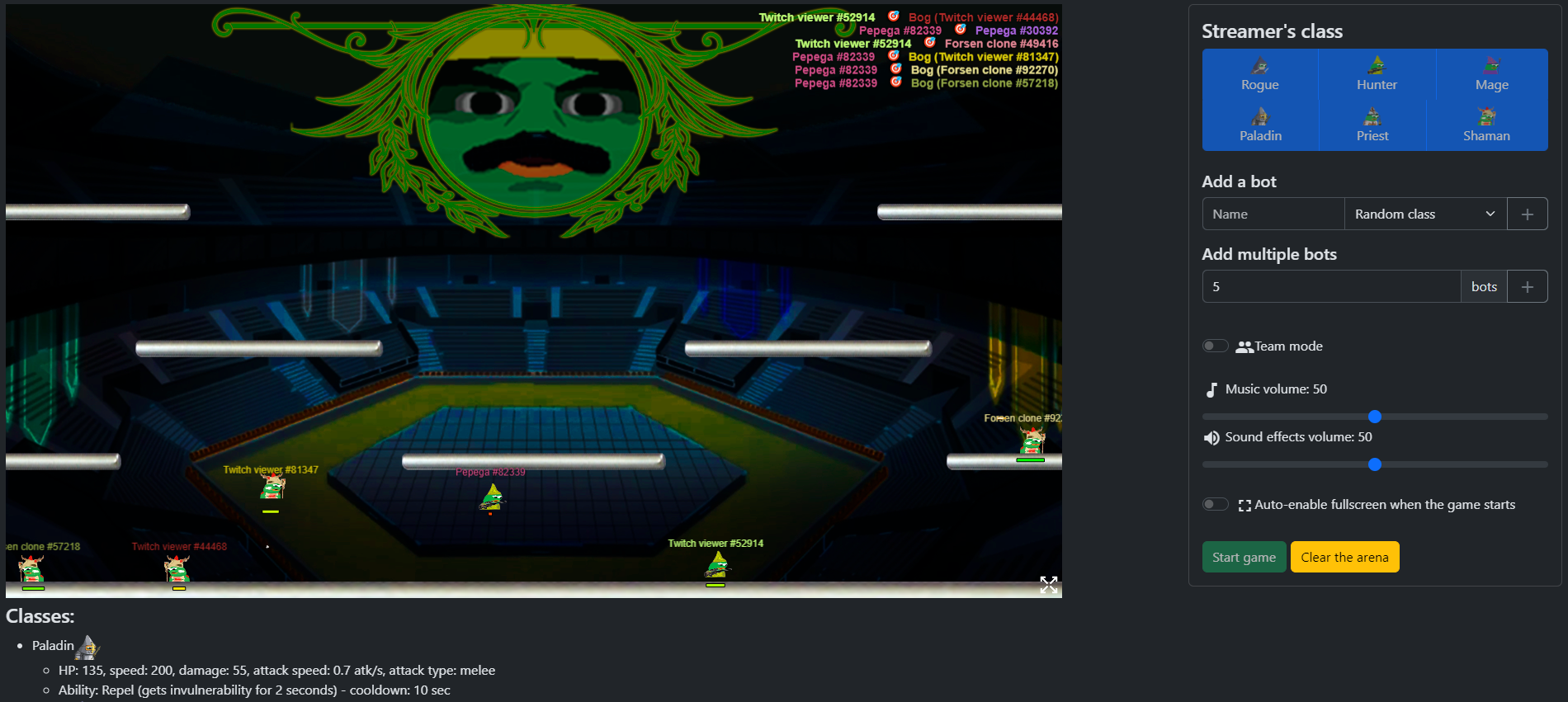Select the Rogue class
1568x702 pixels.
click(x=1260, y=75)
